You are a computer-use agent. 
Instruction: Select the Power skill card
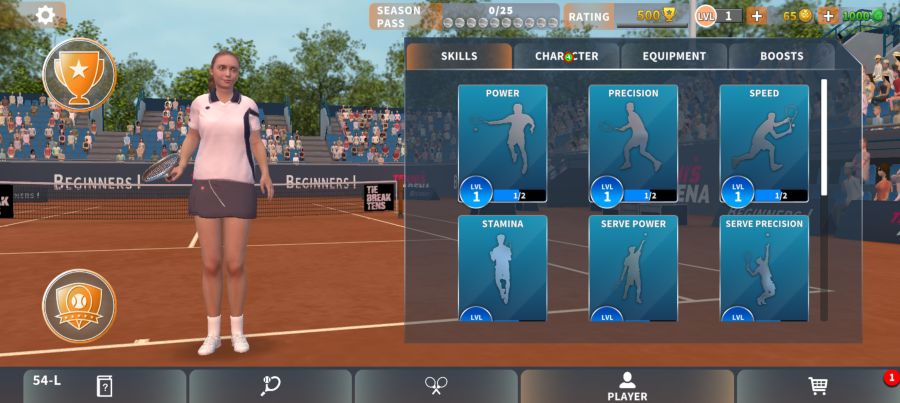[x=502, y=144]
